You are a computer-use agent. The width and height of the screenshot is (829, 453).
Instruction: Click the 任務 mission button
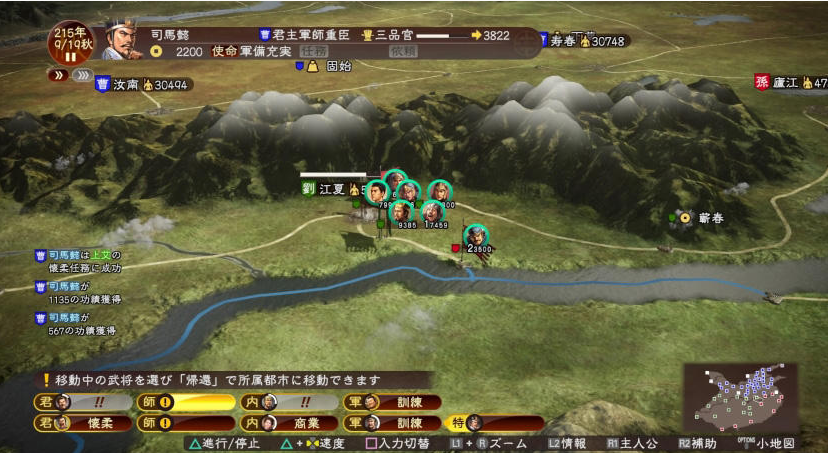(314, 51)
